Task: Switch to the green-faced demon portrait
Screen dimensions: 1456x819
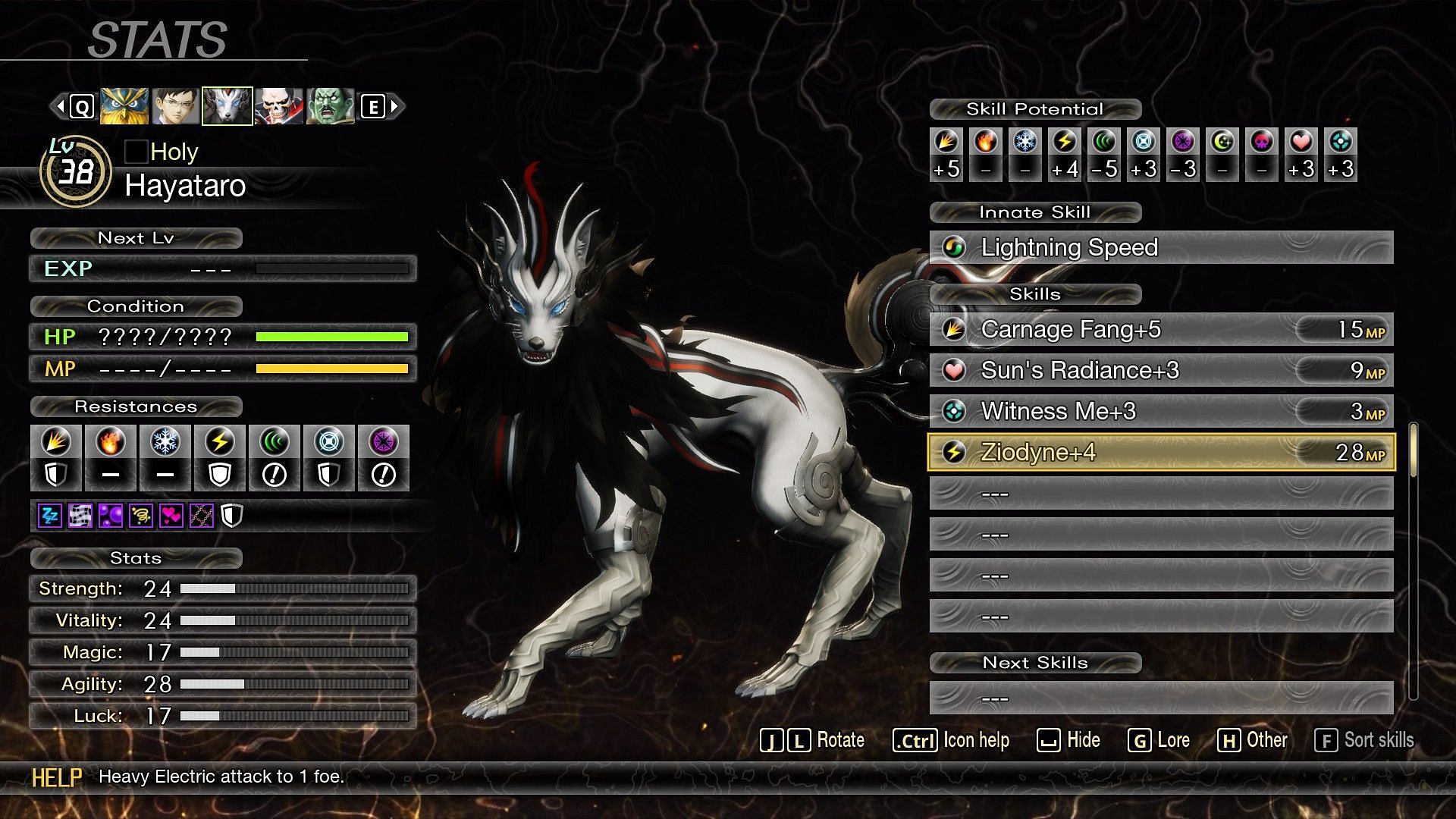Action: [x=330, y=106]
